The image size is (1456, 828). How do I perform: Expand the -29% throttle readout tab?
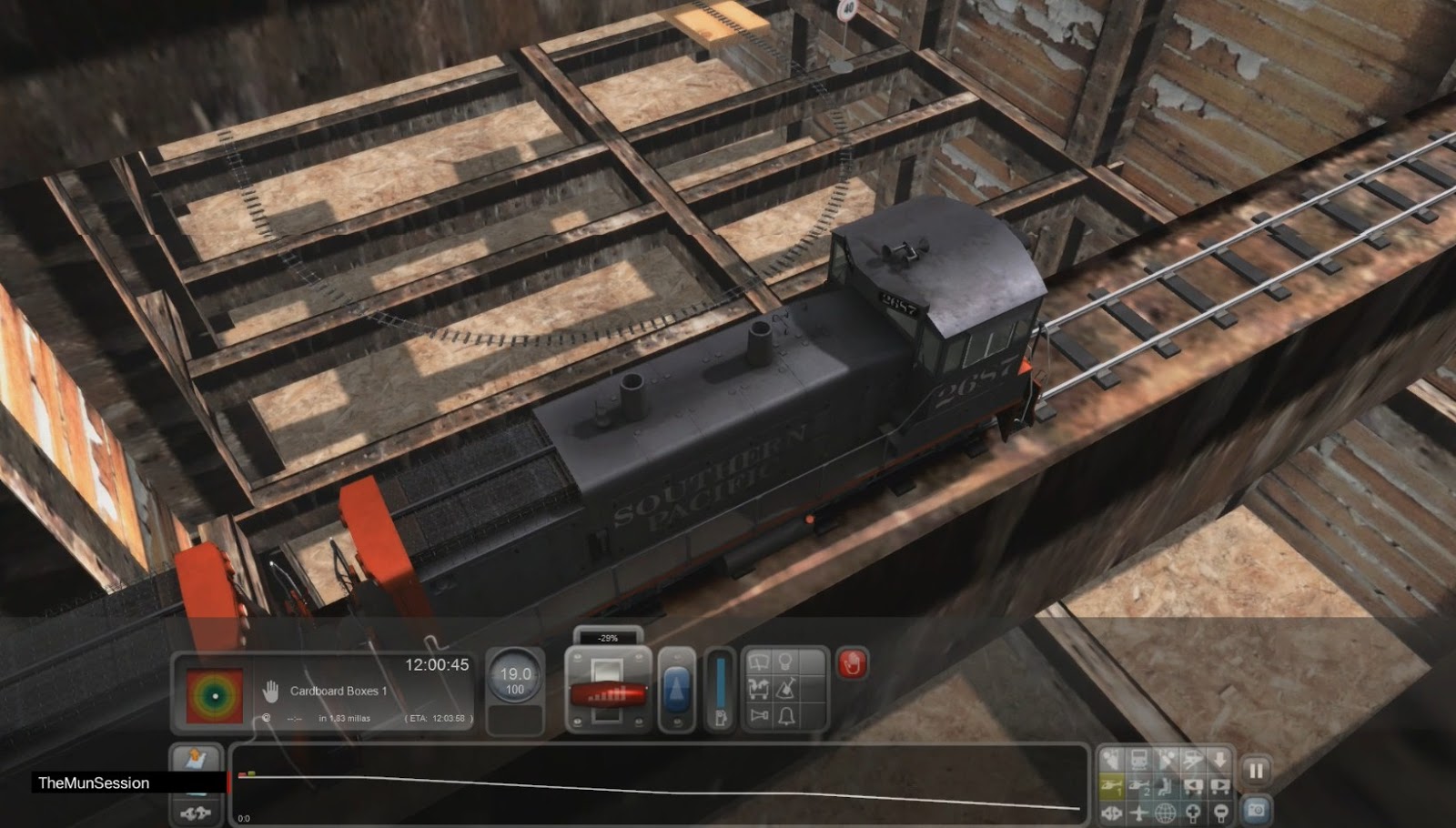(607, 638)
